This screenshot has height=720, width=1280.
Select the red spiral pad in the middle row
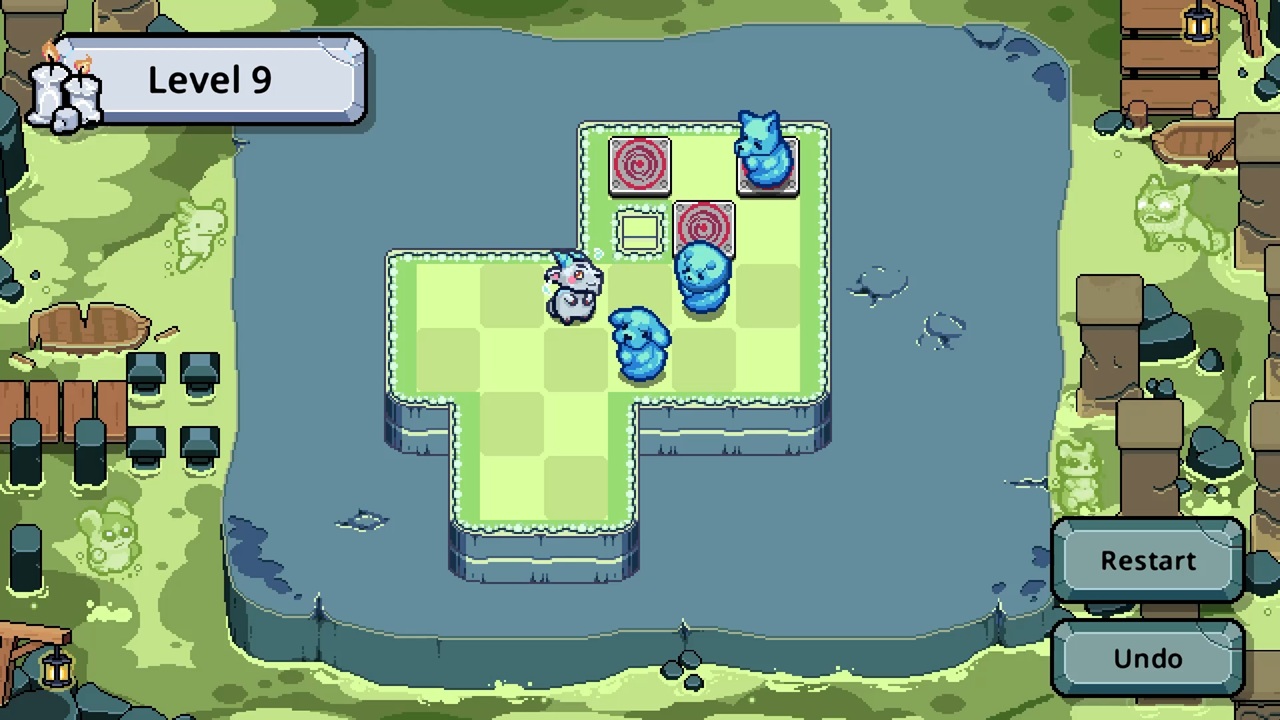(704, 228)
